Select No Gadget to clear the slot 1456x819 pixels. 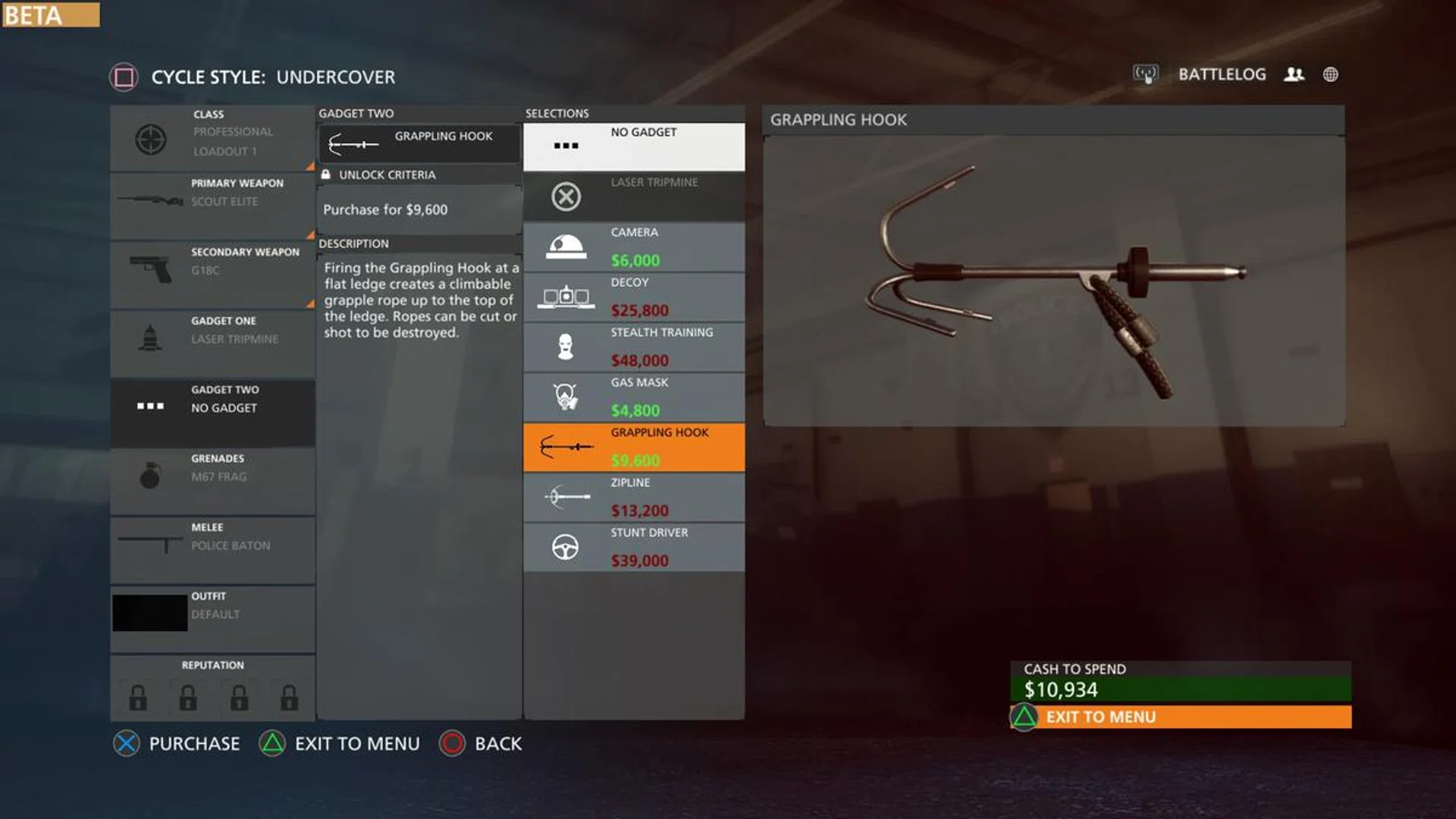tap(634, 144)
